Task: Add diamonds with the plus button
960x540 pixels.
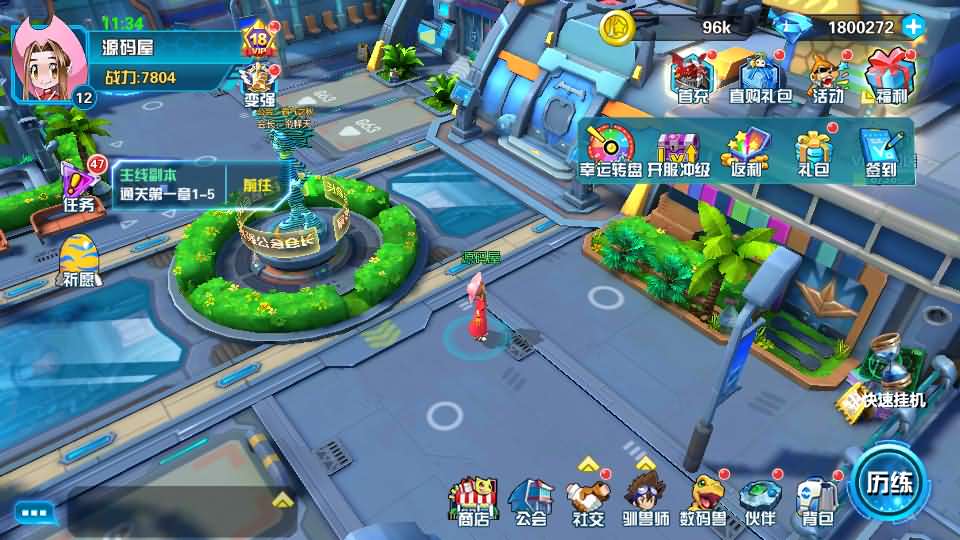Action: tap(913, 27)
